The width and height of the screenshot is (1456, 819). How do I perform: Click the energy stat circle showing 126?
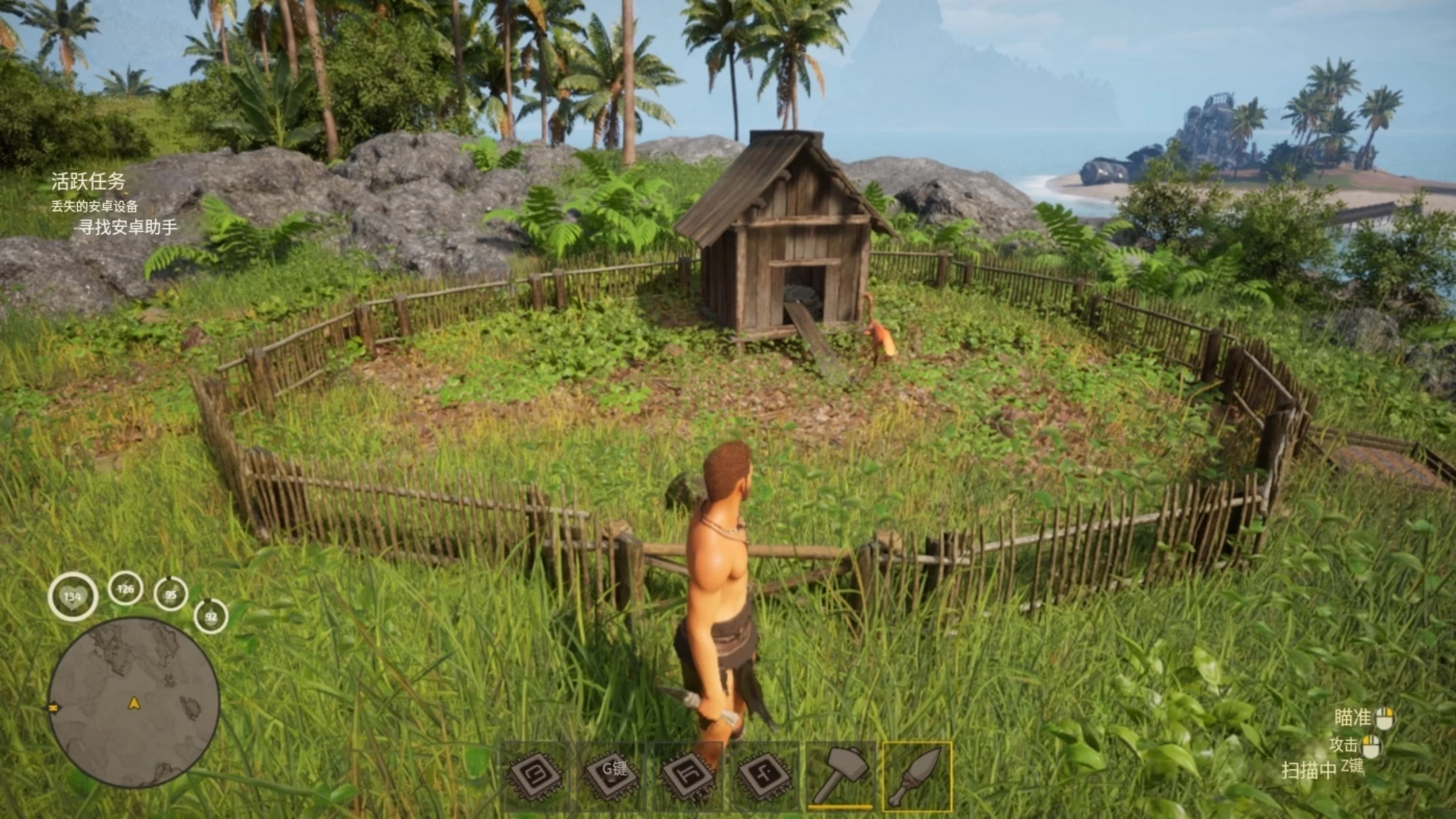click(x=125, y=590)
